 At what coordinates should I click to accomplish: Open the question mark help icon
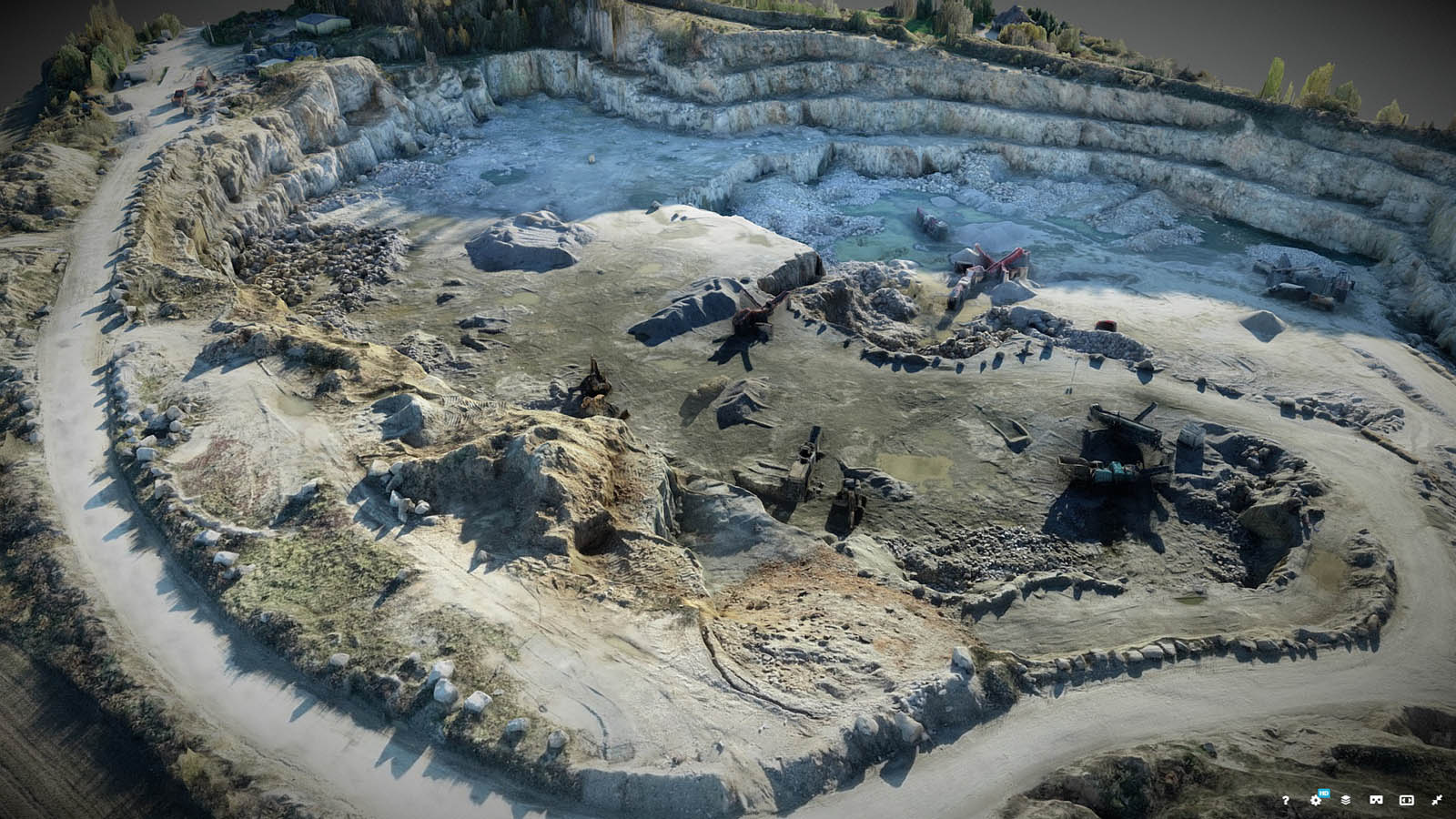click(1285, 800)
